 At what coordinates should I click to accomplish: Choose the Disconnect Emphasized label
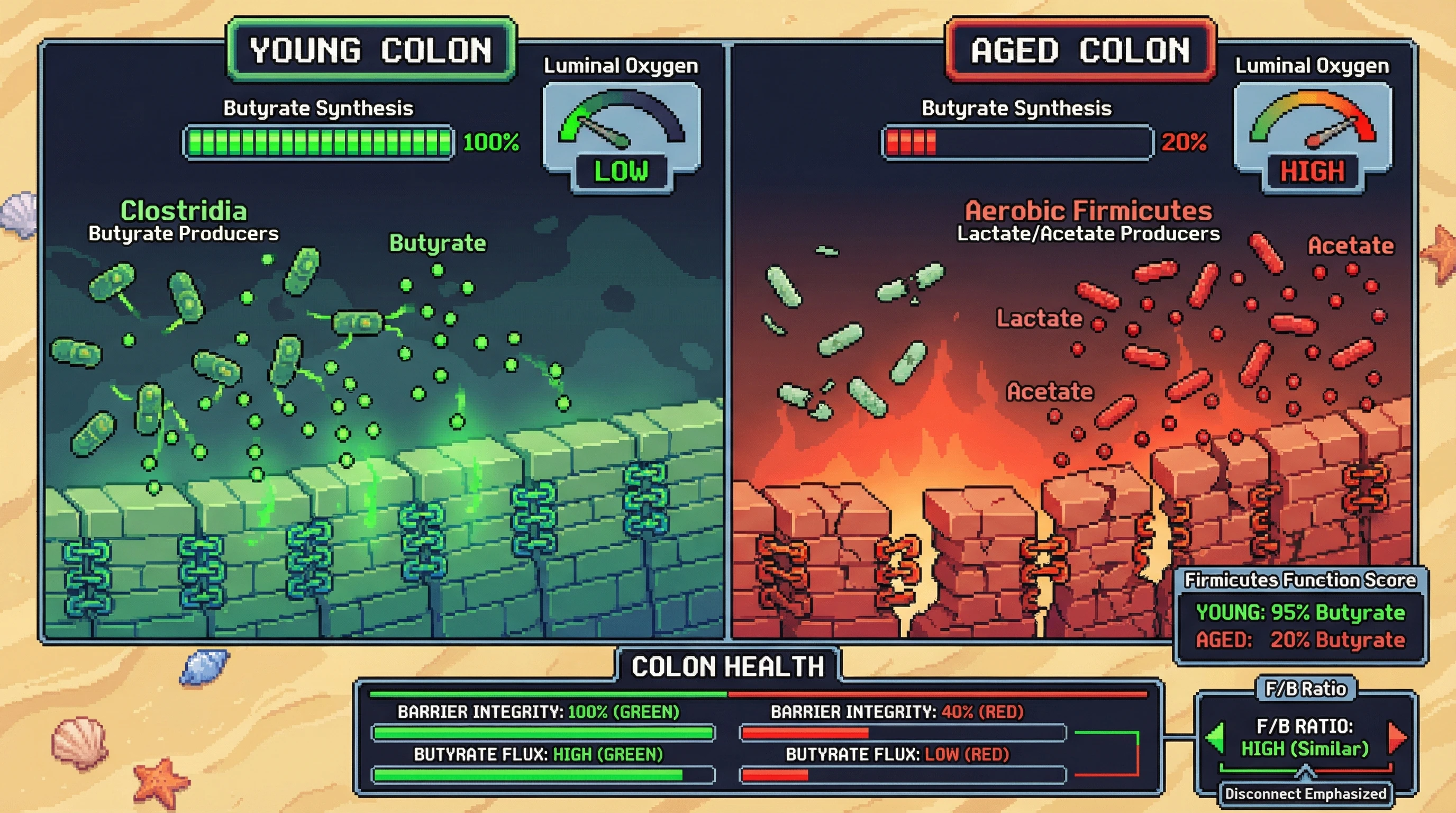point(1306,794)
